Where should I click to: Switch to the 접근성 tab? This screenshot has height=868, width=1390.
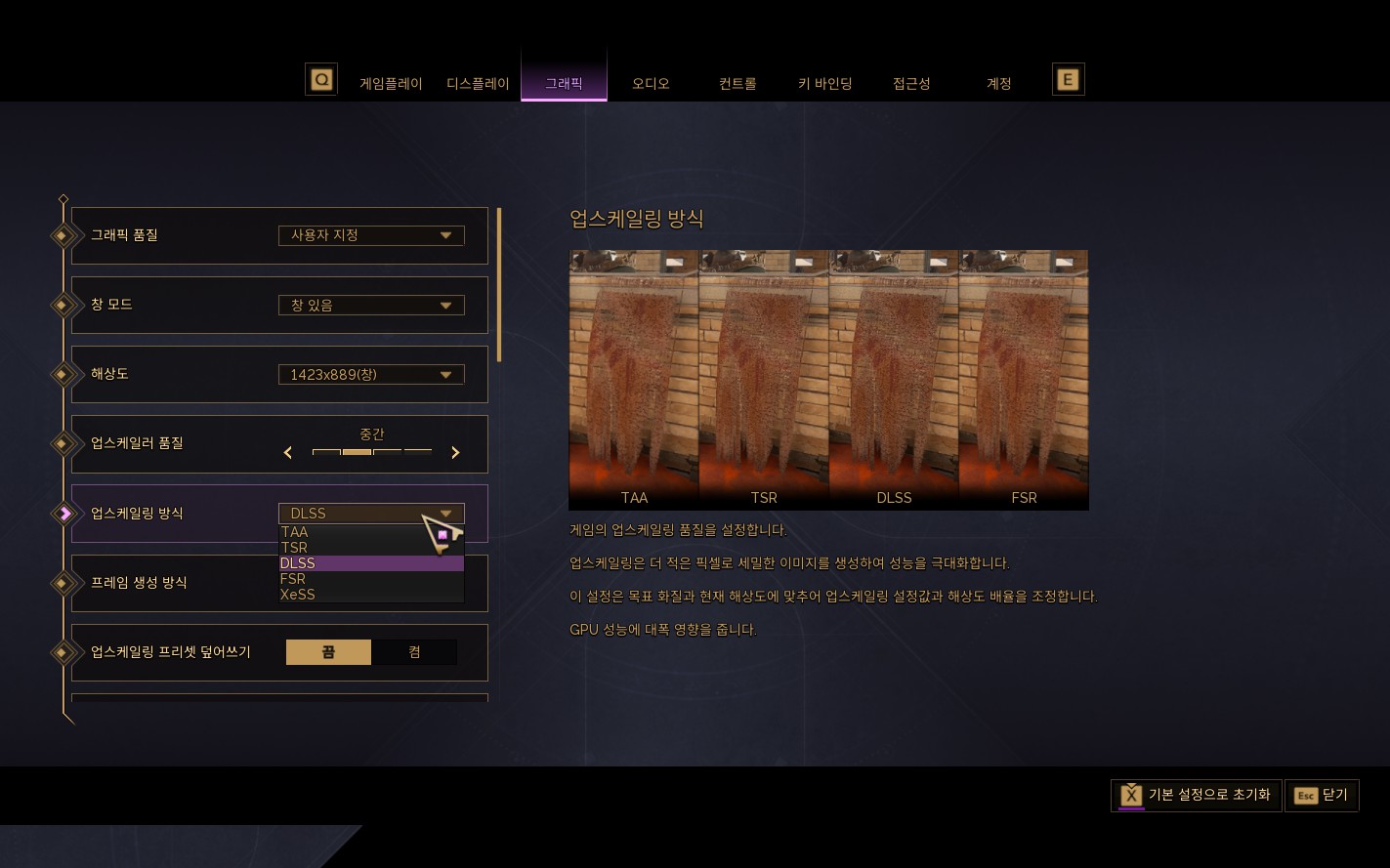(911, 84)
